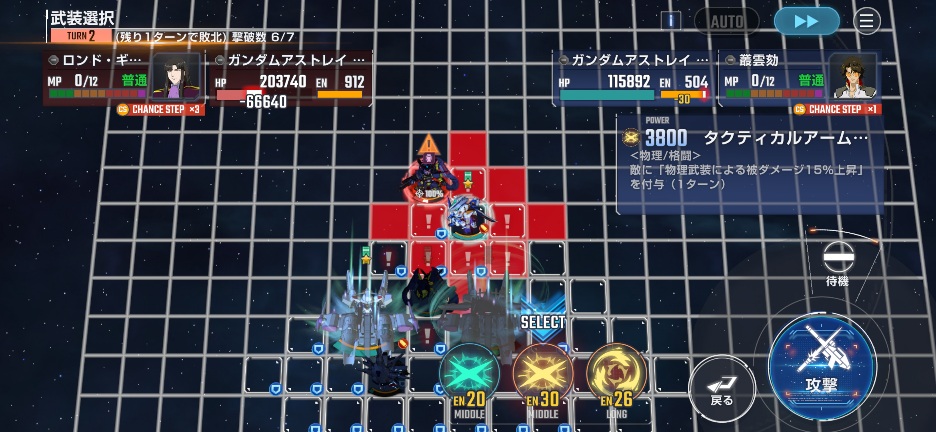Show battle info with the i icon

coord(670,21)
